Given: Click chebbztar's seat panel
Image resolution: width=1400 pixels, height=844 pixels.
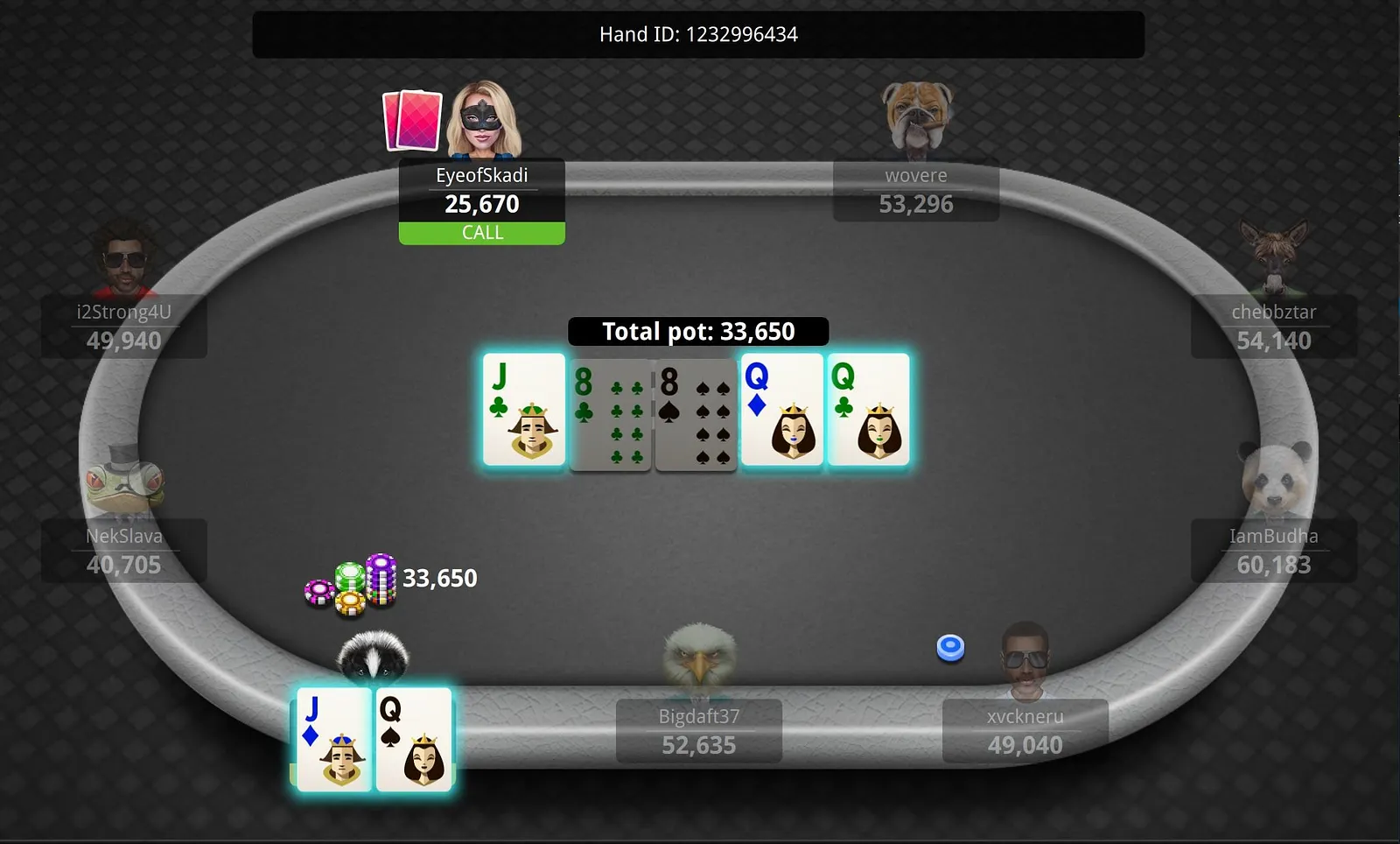Looking at the screenshot, I should pos(1273,327).
